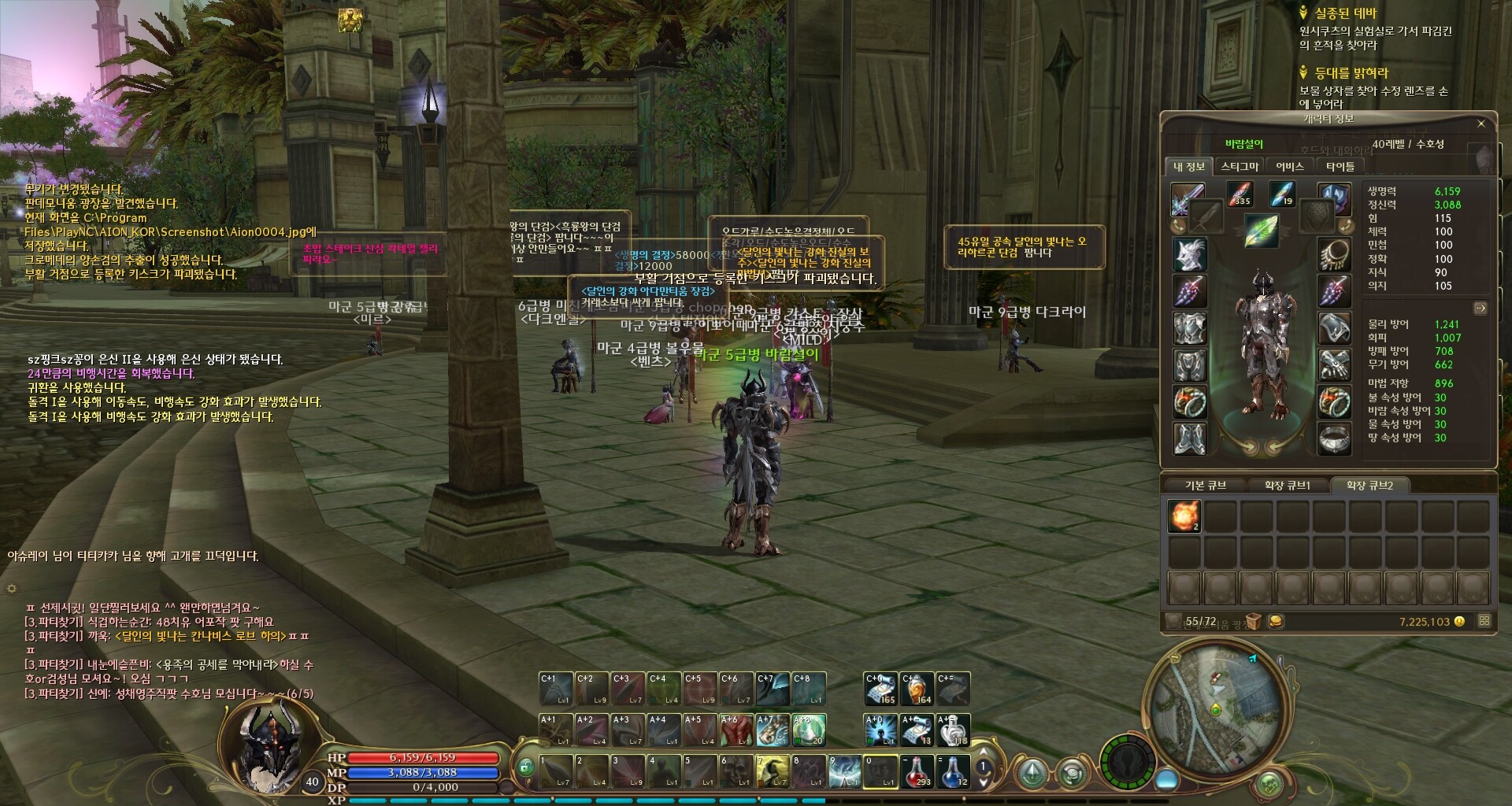Activate the yellow skill in hotbar slot 7

[773, 771]
